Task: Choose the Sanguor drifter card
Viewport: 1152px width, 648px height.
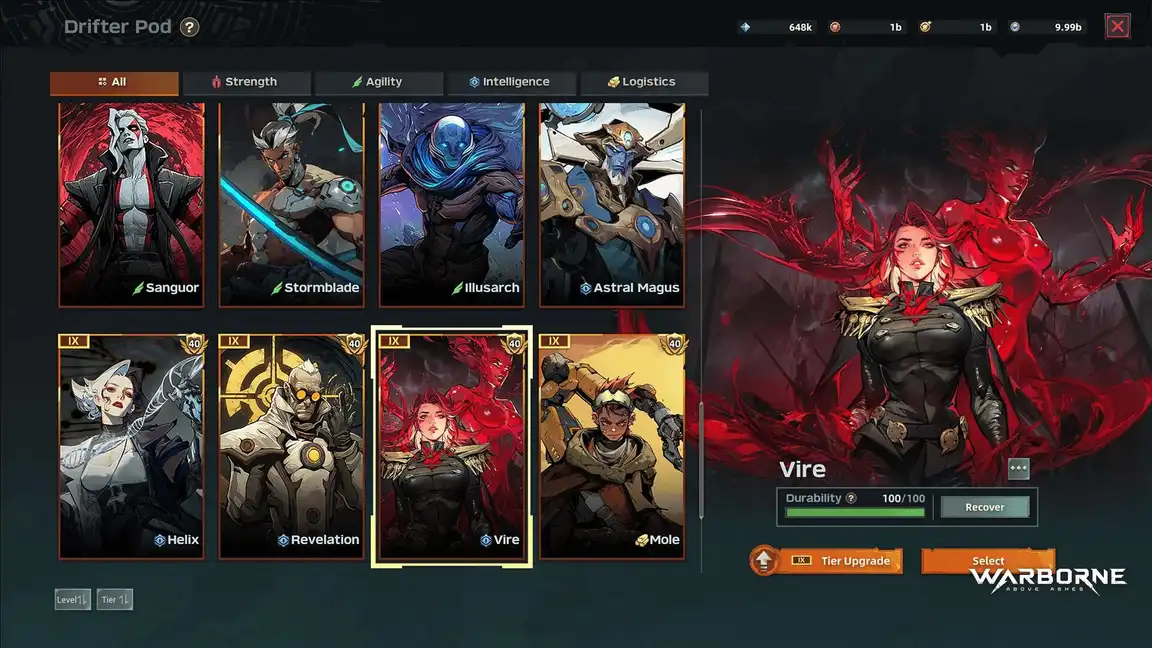Action: tap(132, 205)
